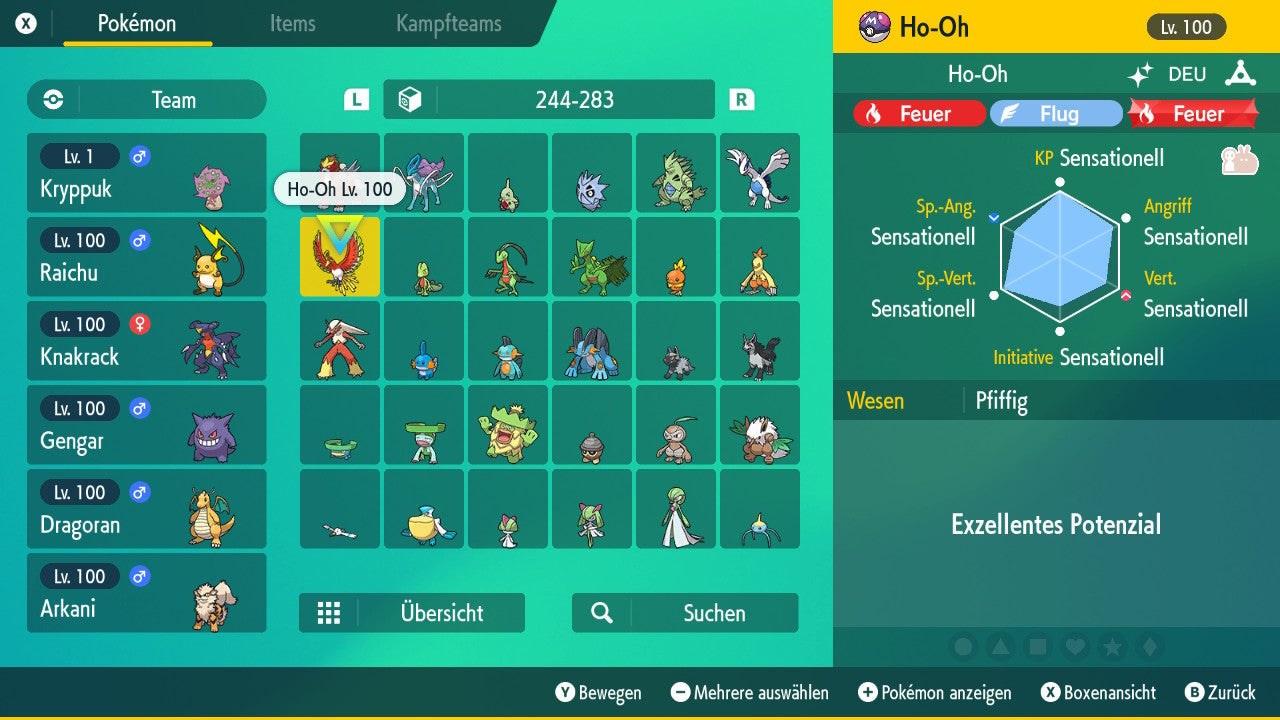Click the R shoulder icon for next box
The height and width of the screenshot is (720, 1280).
pyautogui.click(x=740, y=99)
